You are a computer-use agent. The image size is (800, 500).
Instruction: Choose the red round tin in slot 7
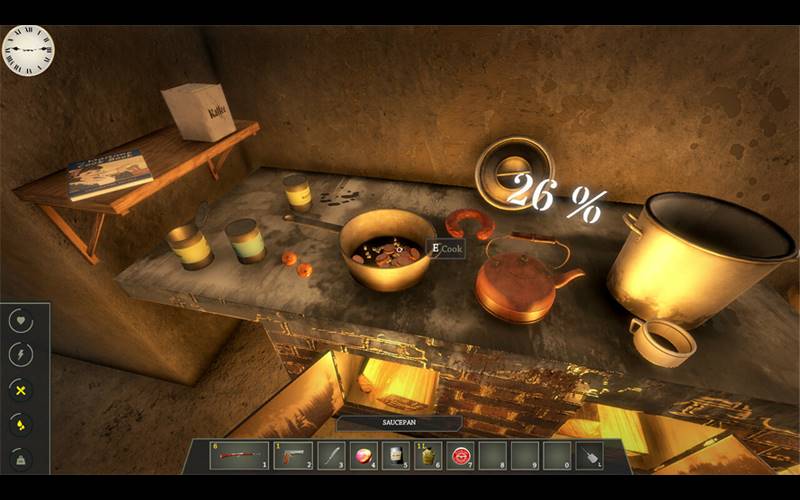point(461,456)
